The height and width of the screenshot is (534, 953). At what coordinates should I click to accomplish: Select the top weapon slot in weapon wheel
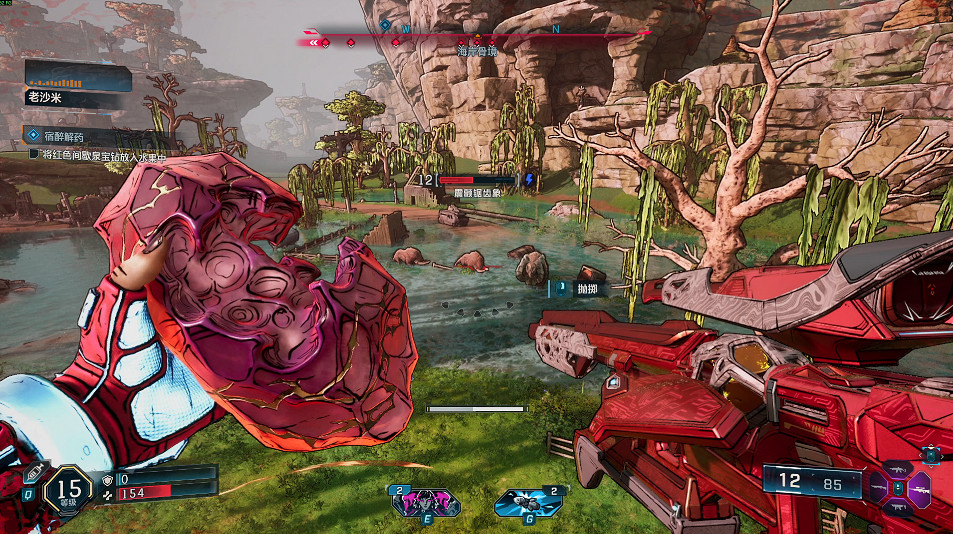coord(898,470)
